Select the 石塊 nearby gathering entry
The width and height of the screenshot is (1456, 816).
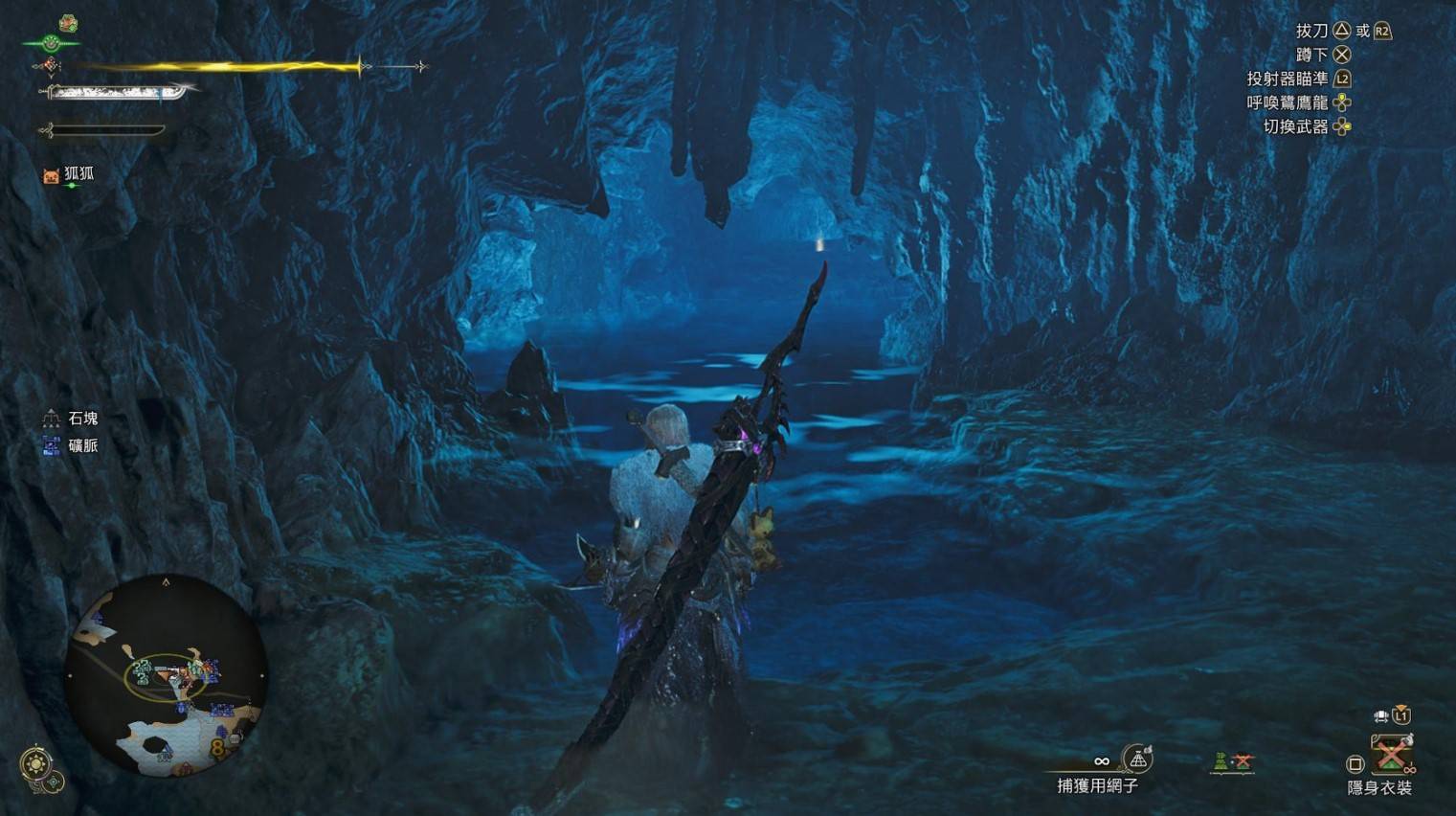72,419
